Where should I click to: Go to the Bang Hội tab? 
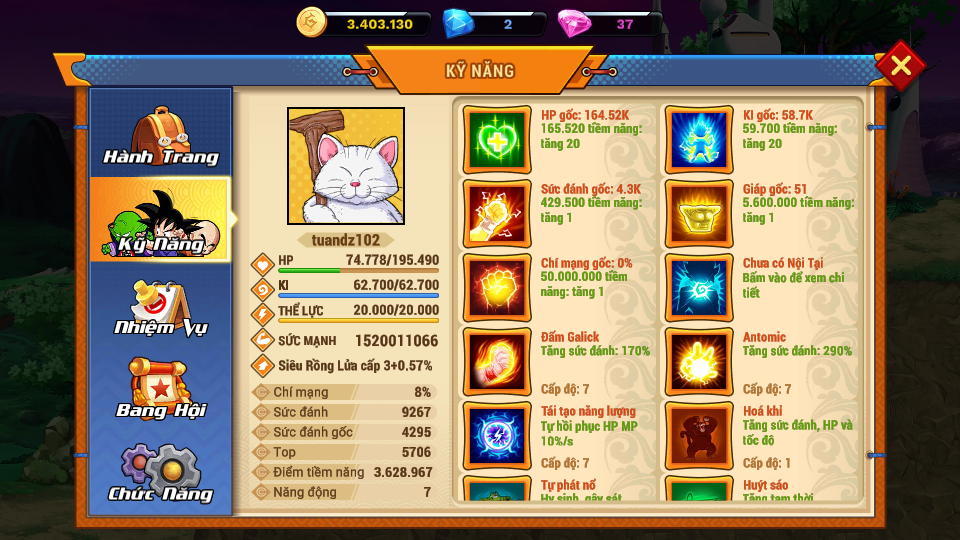click(161, 390)
